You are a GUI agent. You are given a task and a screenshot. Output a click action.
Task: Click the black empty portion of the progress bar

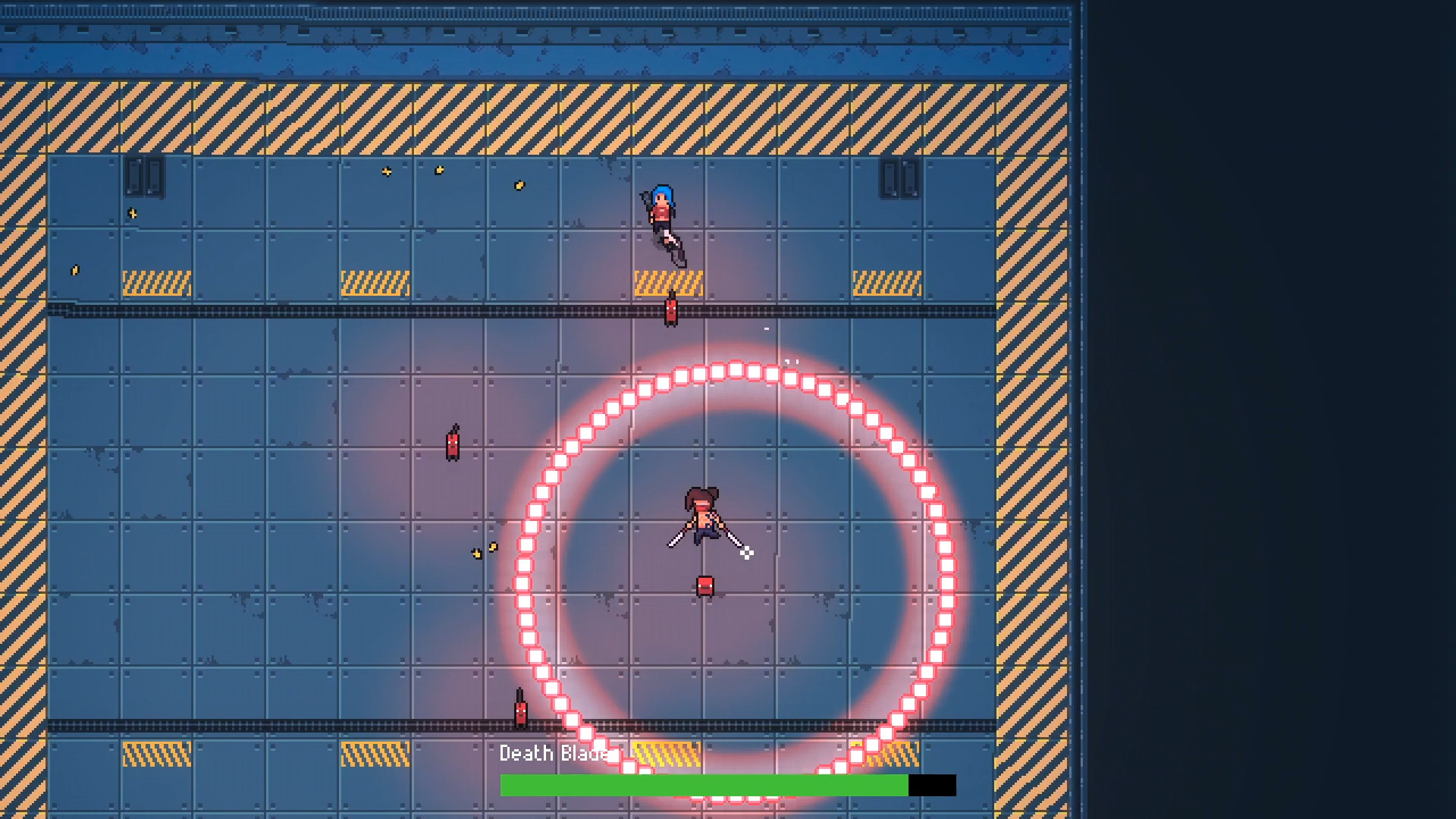[x=933, y=786]
